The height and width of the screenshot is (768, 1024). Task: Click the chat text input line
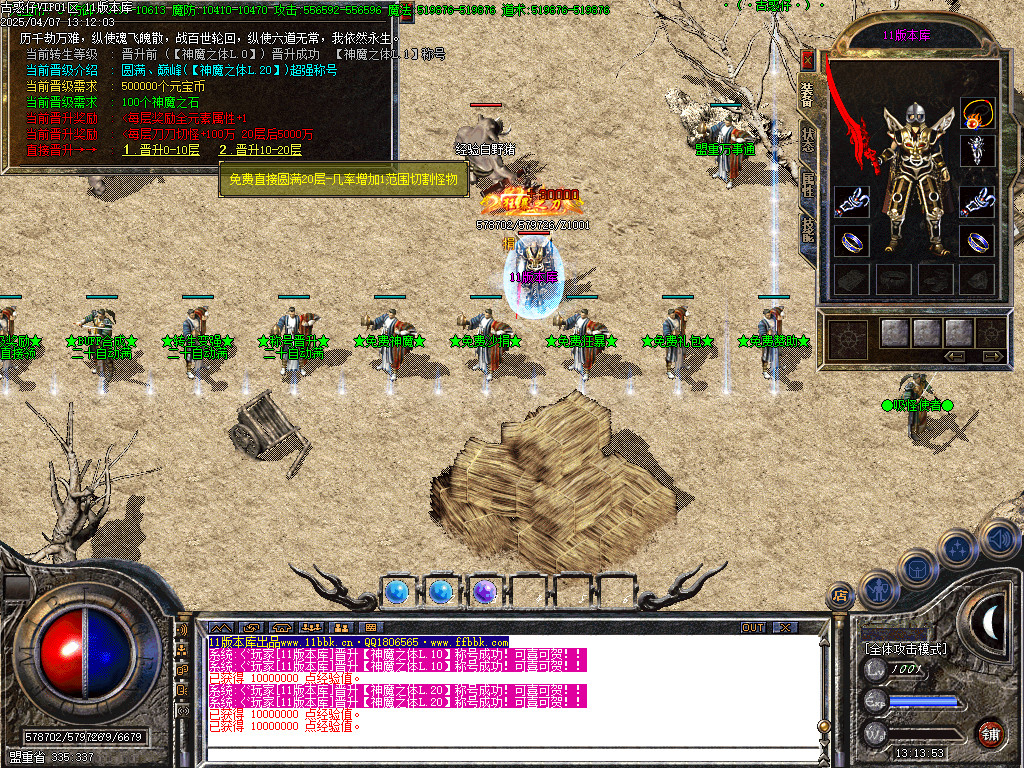(500, 754)
